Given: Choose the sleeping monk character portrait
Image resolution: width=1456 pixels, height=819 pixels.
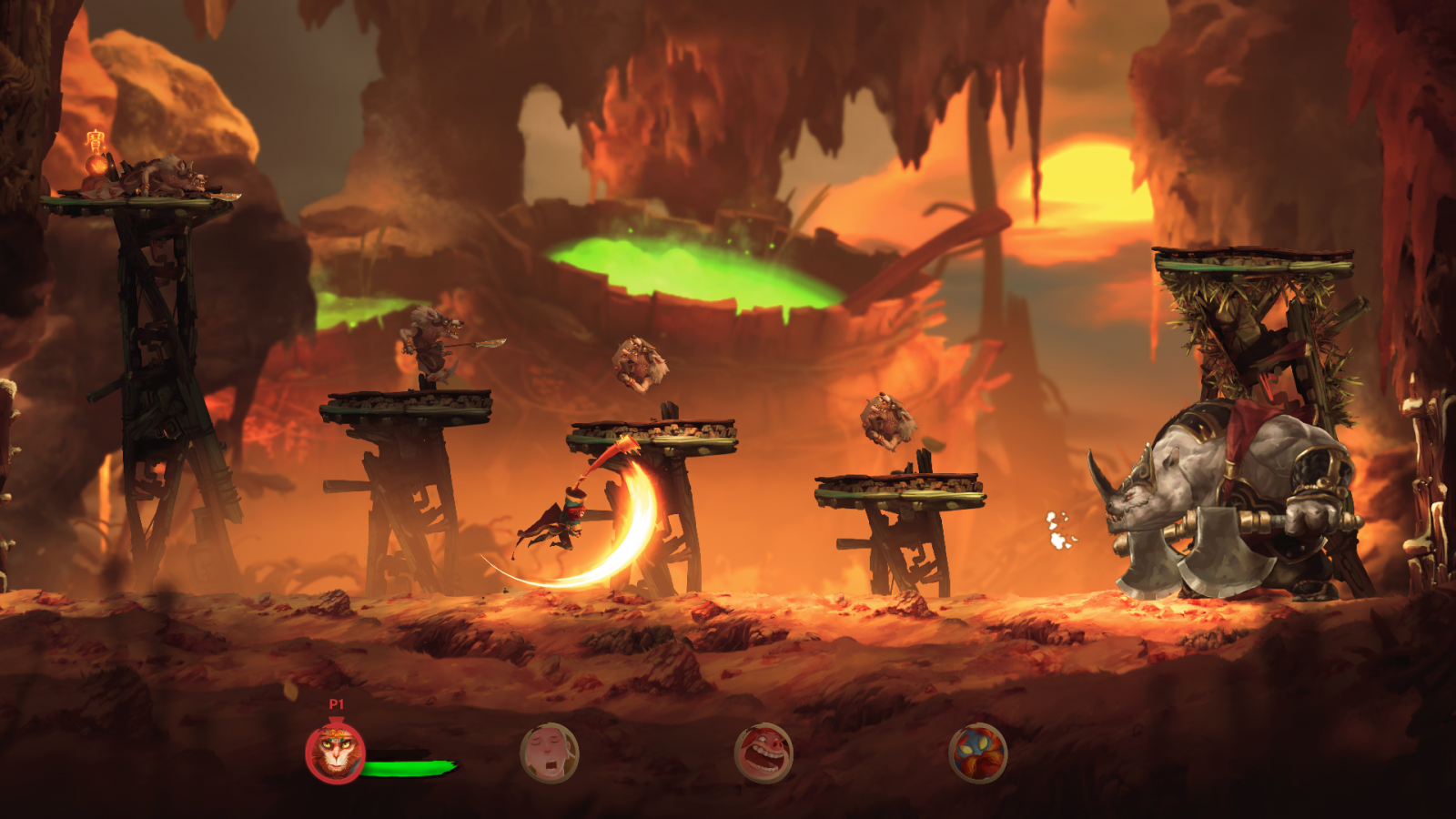Looking at the screenshot, I should [549, 753].
